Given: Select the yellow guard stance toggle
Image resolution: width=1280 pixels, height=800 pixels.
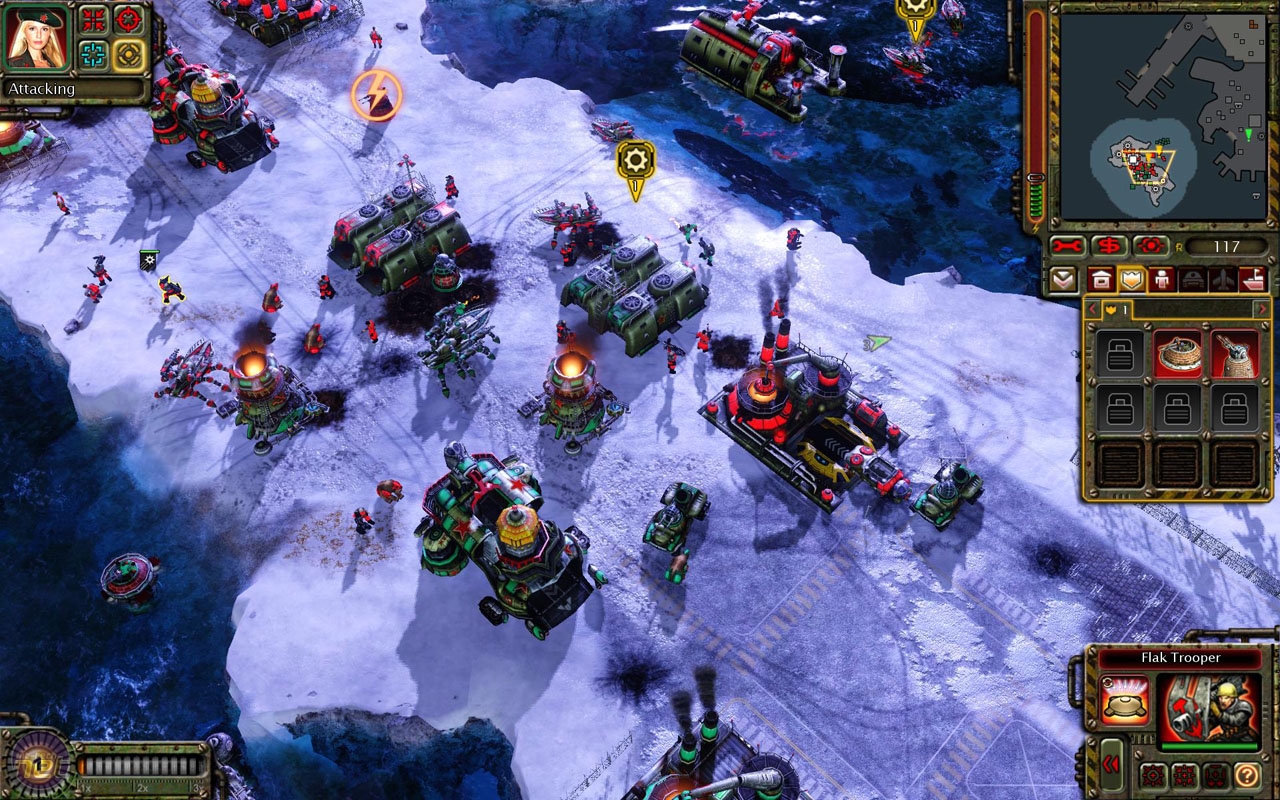Looking at the screenshot, I should pyautogui.click(x=128, y=55).
